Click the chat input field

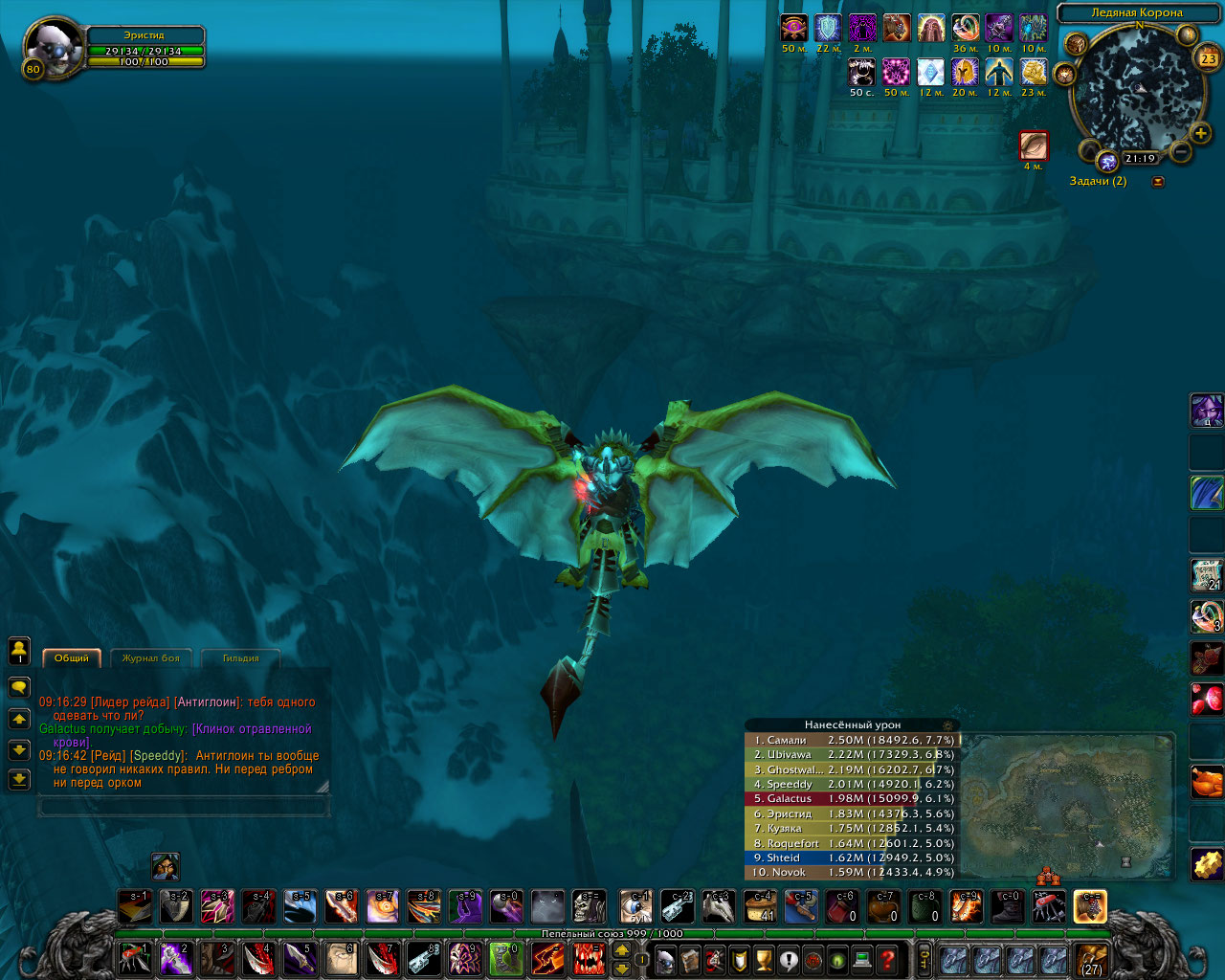(183, 808)
